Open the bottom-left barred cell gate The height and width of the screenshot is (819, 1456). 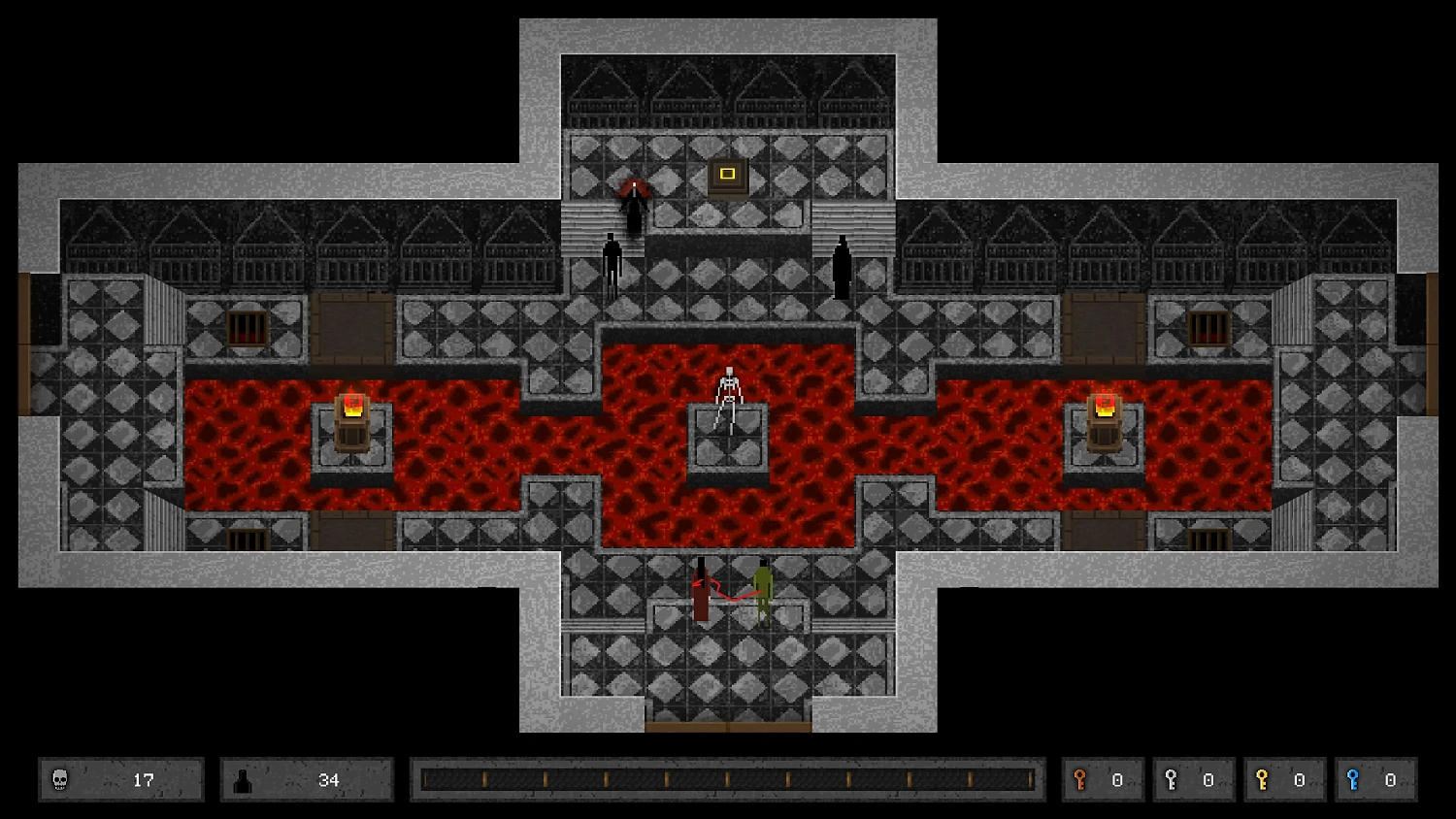click(249, 541)
